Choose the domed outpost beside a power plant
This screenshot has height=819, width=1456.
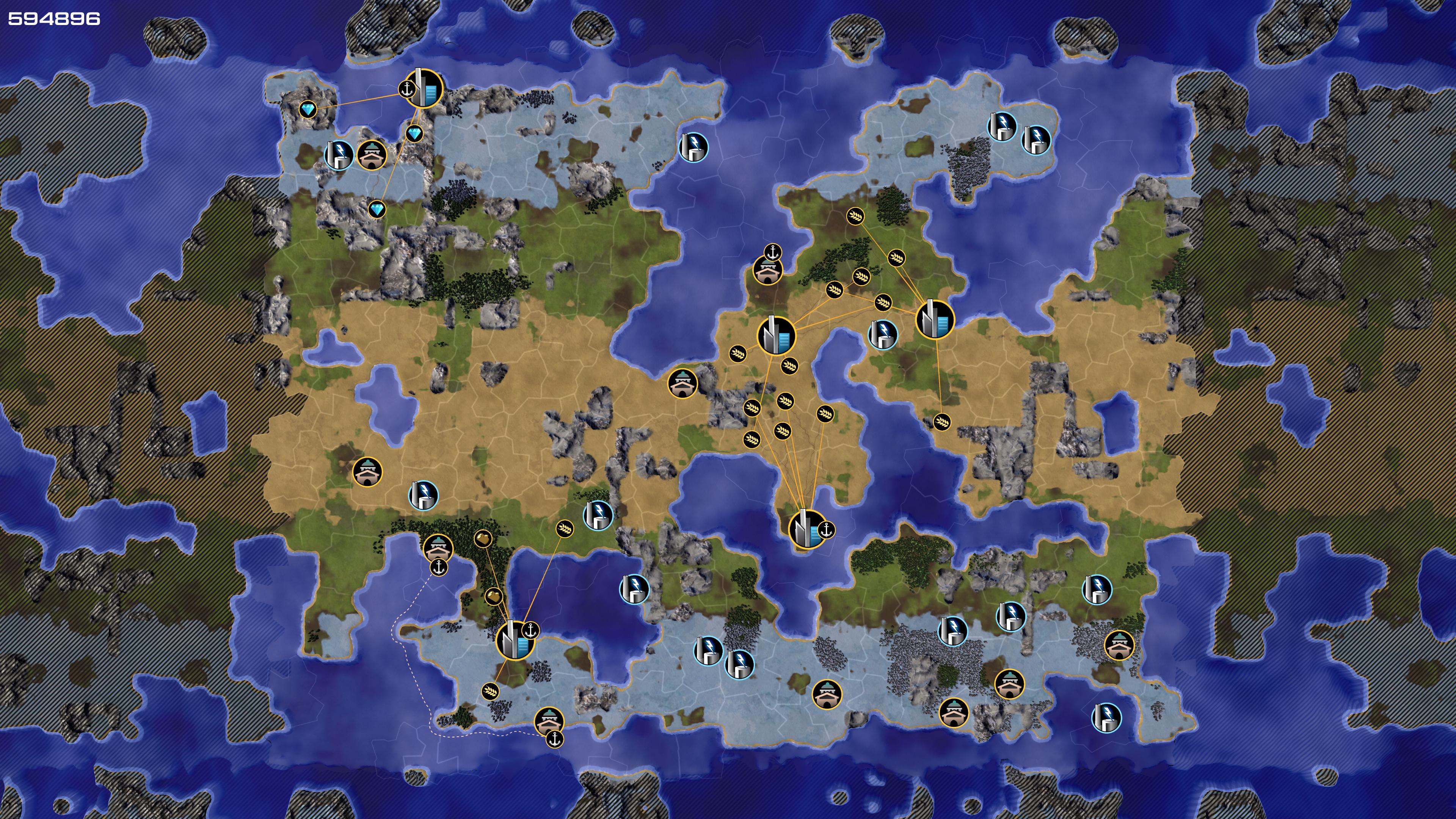pyautogui.click(x=372, y=154)
